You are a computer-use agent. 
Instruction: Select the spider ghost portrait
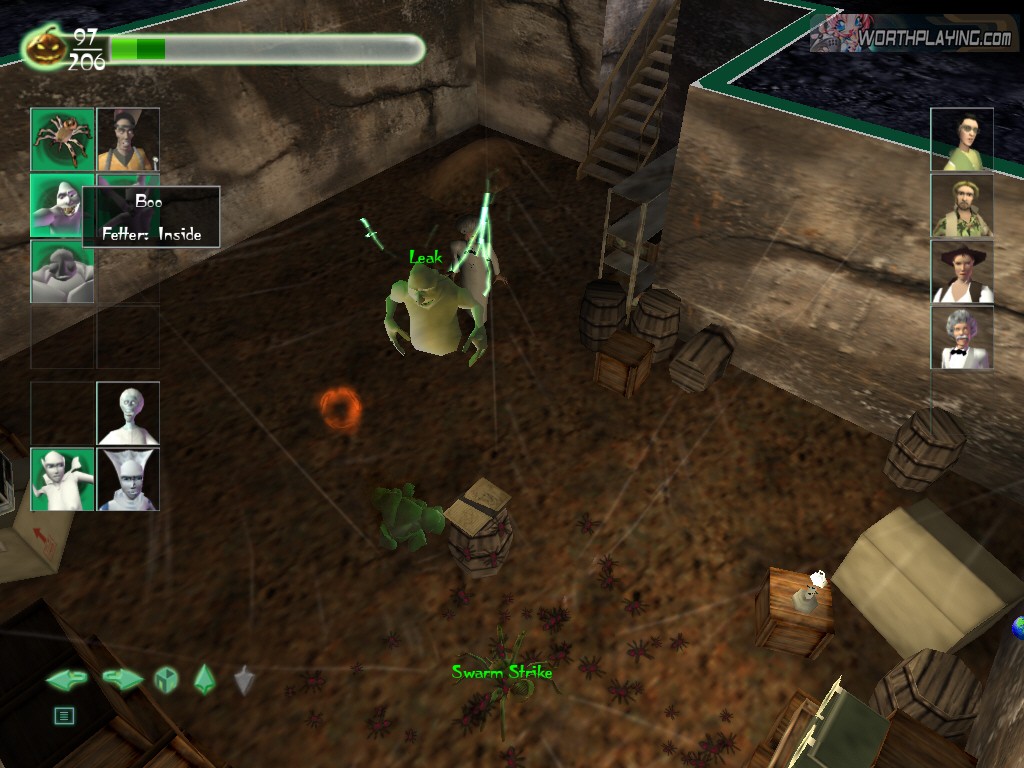pyautogui.click(x=62, y=139)
